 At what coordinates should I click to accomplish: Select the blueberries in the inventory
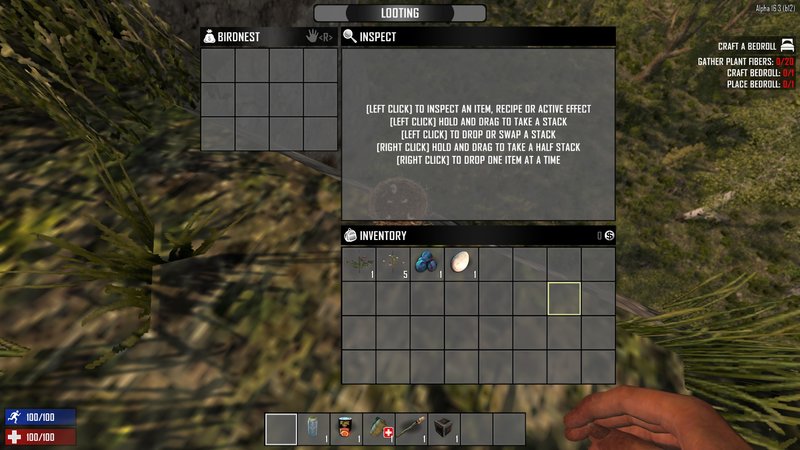pos(427,264)
